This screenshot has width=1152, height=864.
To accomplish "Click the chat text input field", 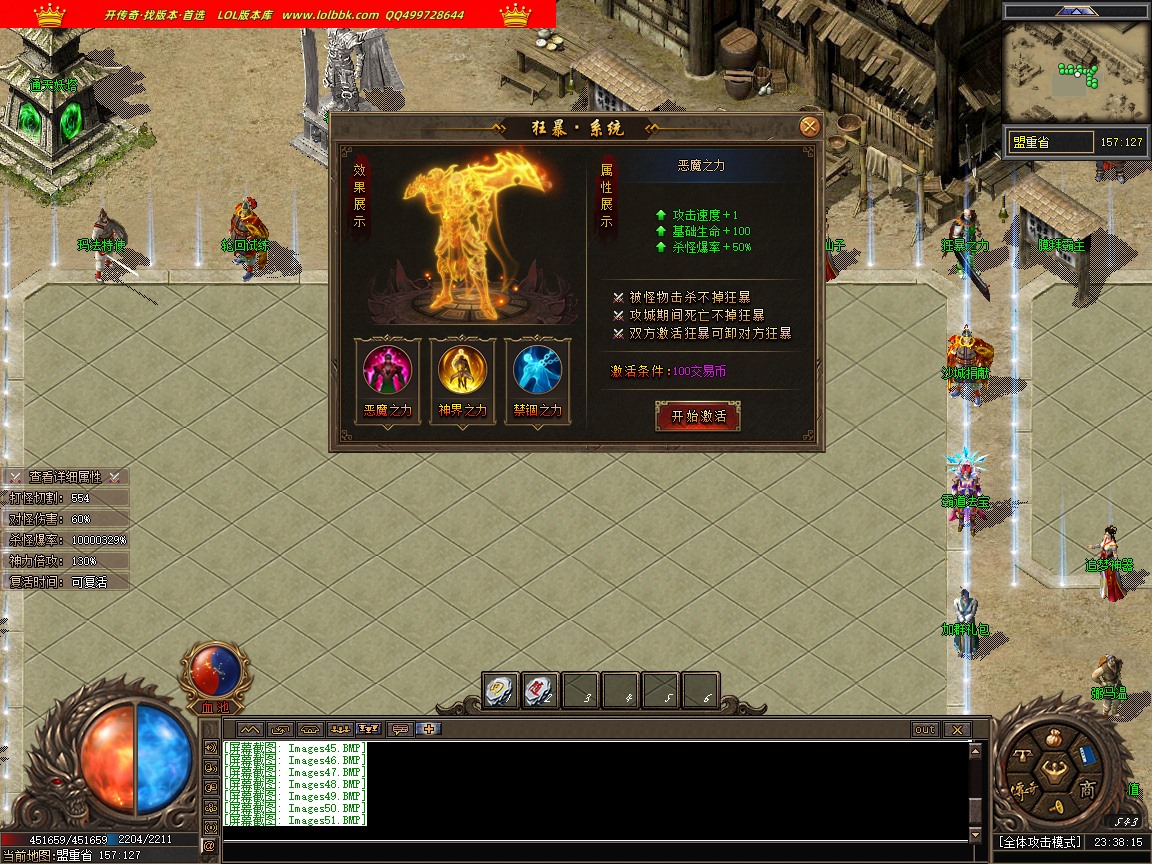I will coord(595,851).
